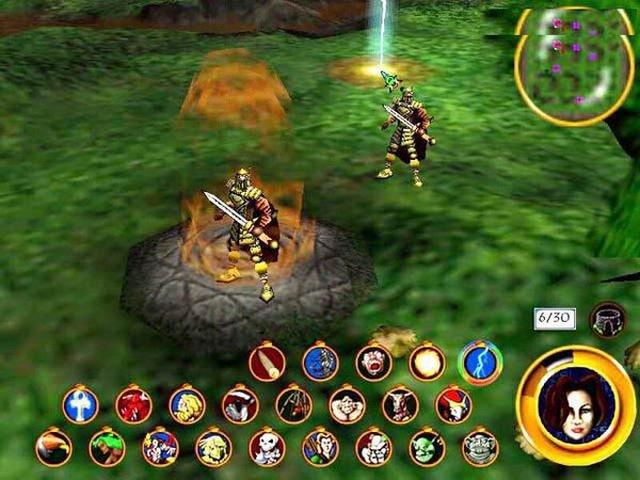
Task: Select the white skull-faced creature icon
Action: (266, 447)
